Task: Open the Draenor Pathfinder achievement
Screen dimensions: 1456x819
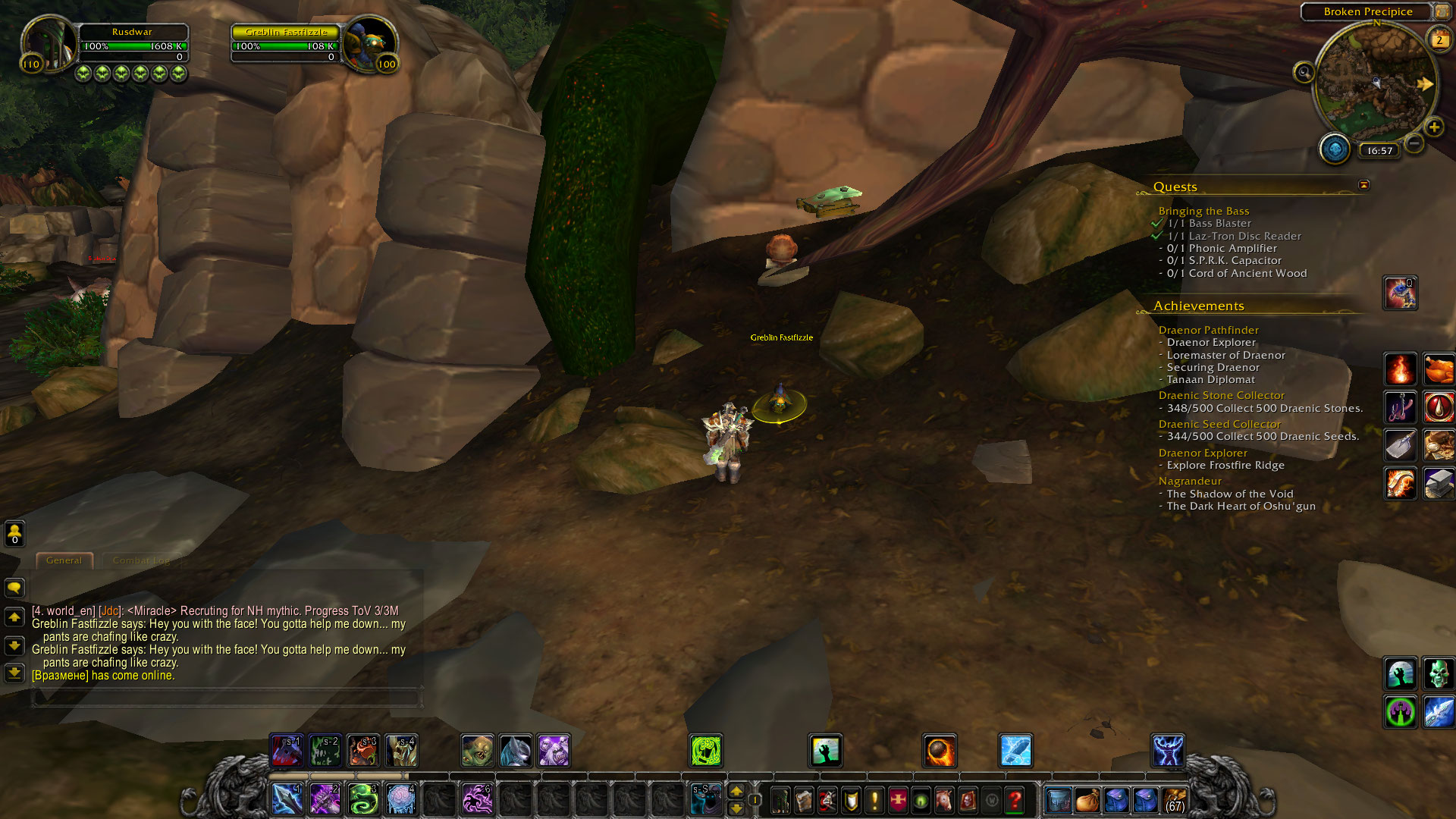Action: click(x=1208, y=330)
